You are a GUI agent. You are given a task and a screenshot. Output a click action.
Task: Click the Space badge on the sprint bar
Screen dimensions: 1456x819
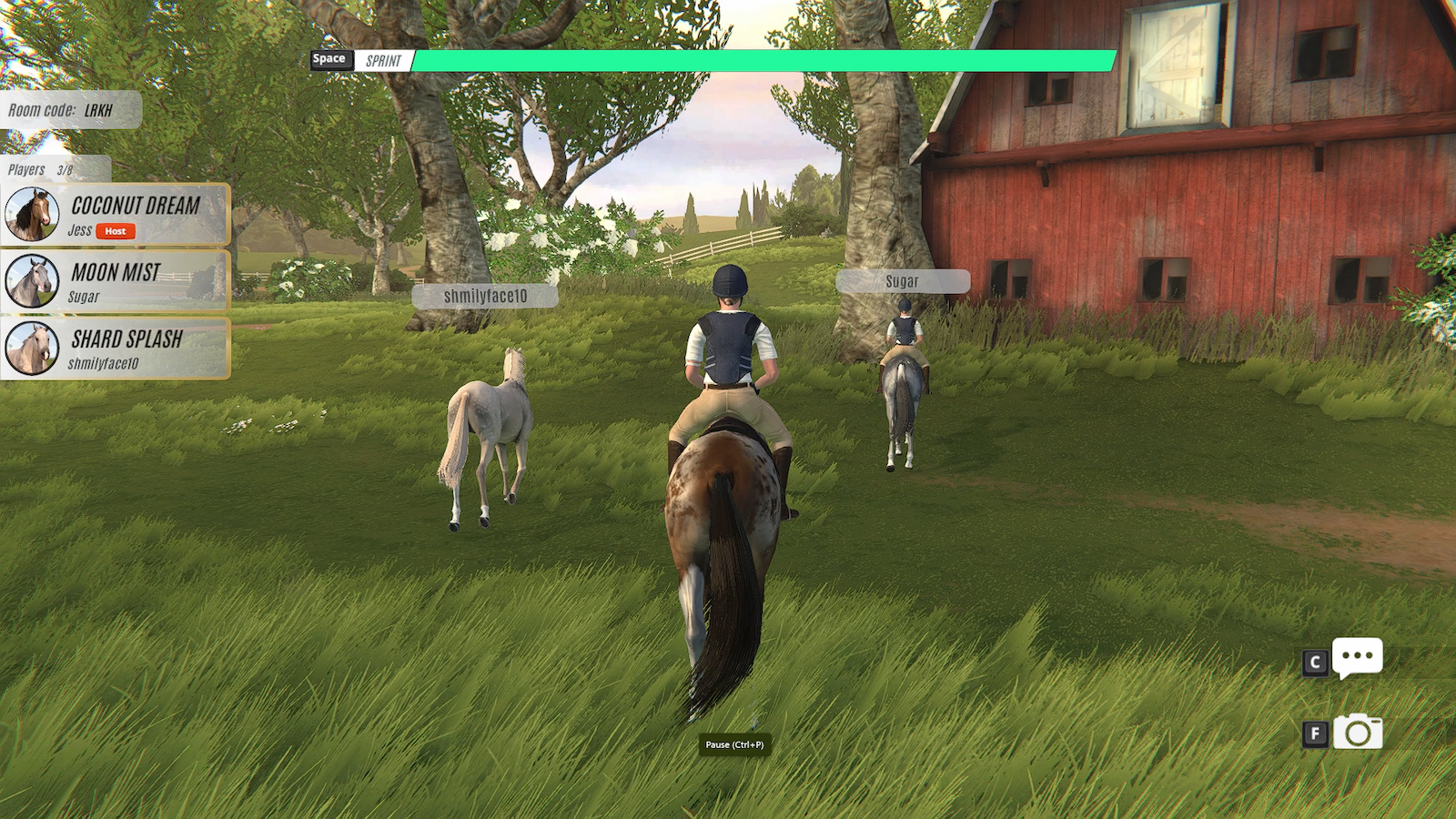click(x=329, y=58)
